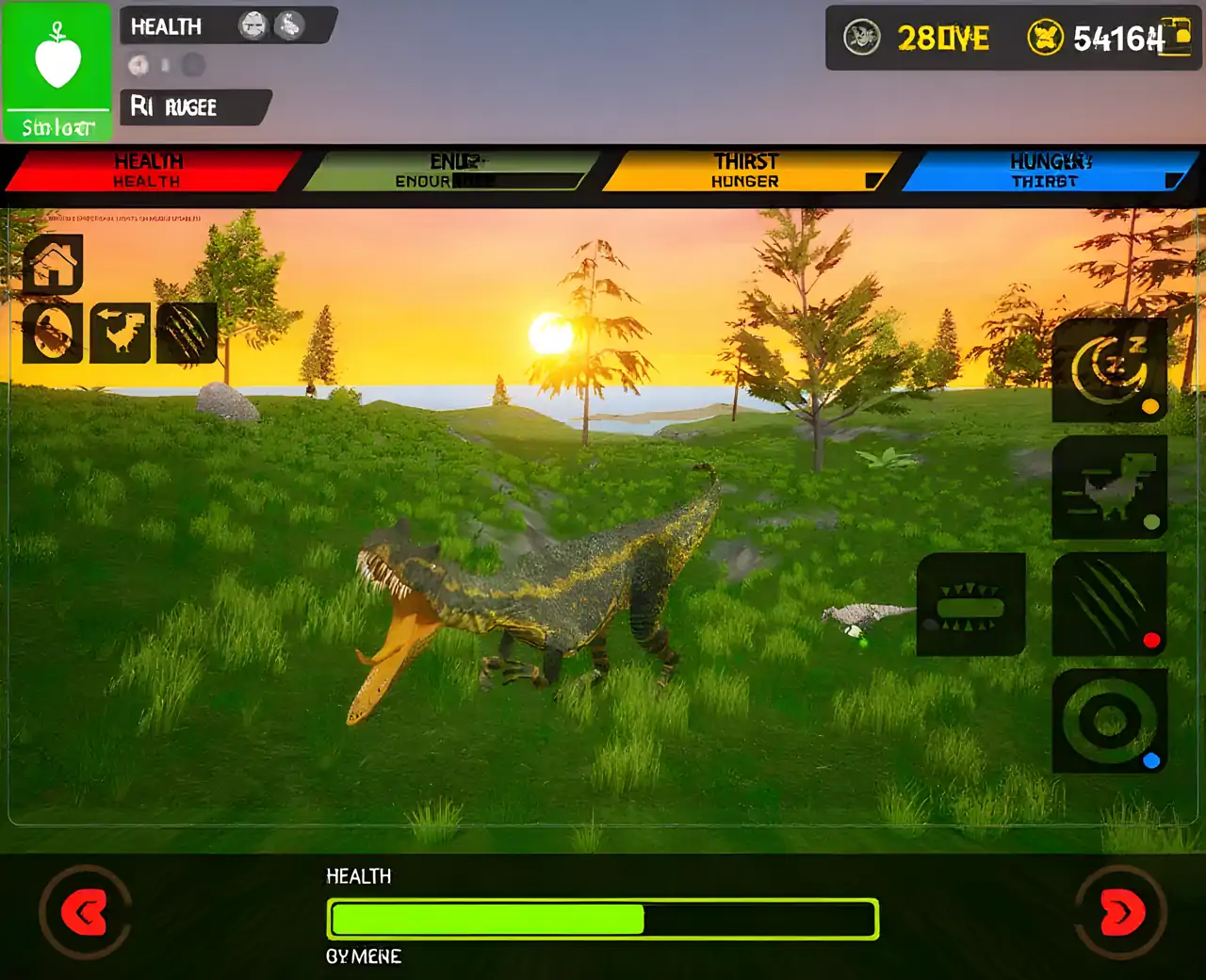This screenshot has width=1206, height=980.
Task: Use the large claw attack with red dot
Action: (1110, 604)
